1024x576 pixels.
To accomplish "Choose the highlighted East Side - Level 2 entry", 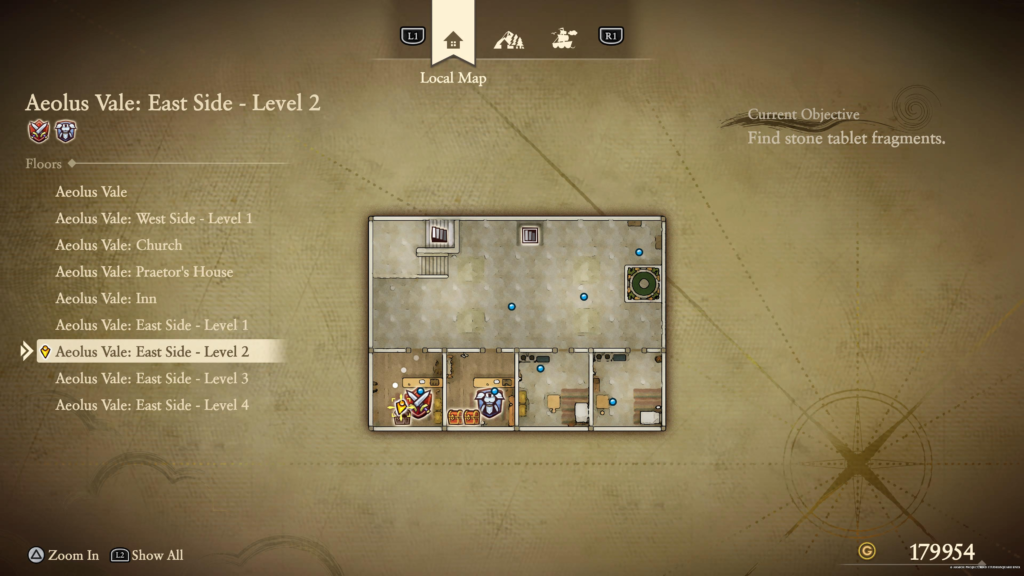I will click(x=152, y=352).
